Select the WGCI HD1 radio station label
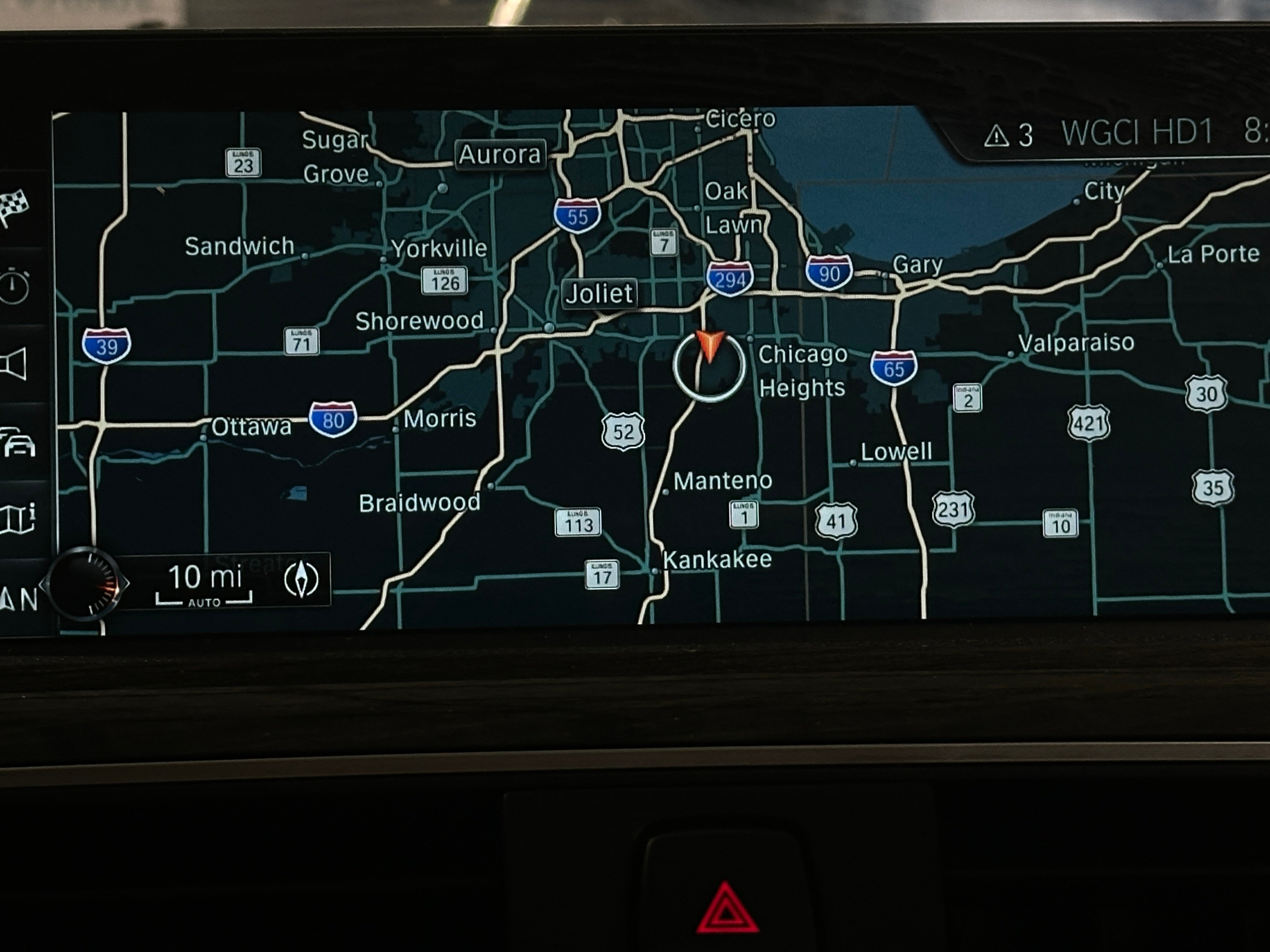The width and height of the screenshot is (1270, 952). point(1136,133)
